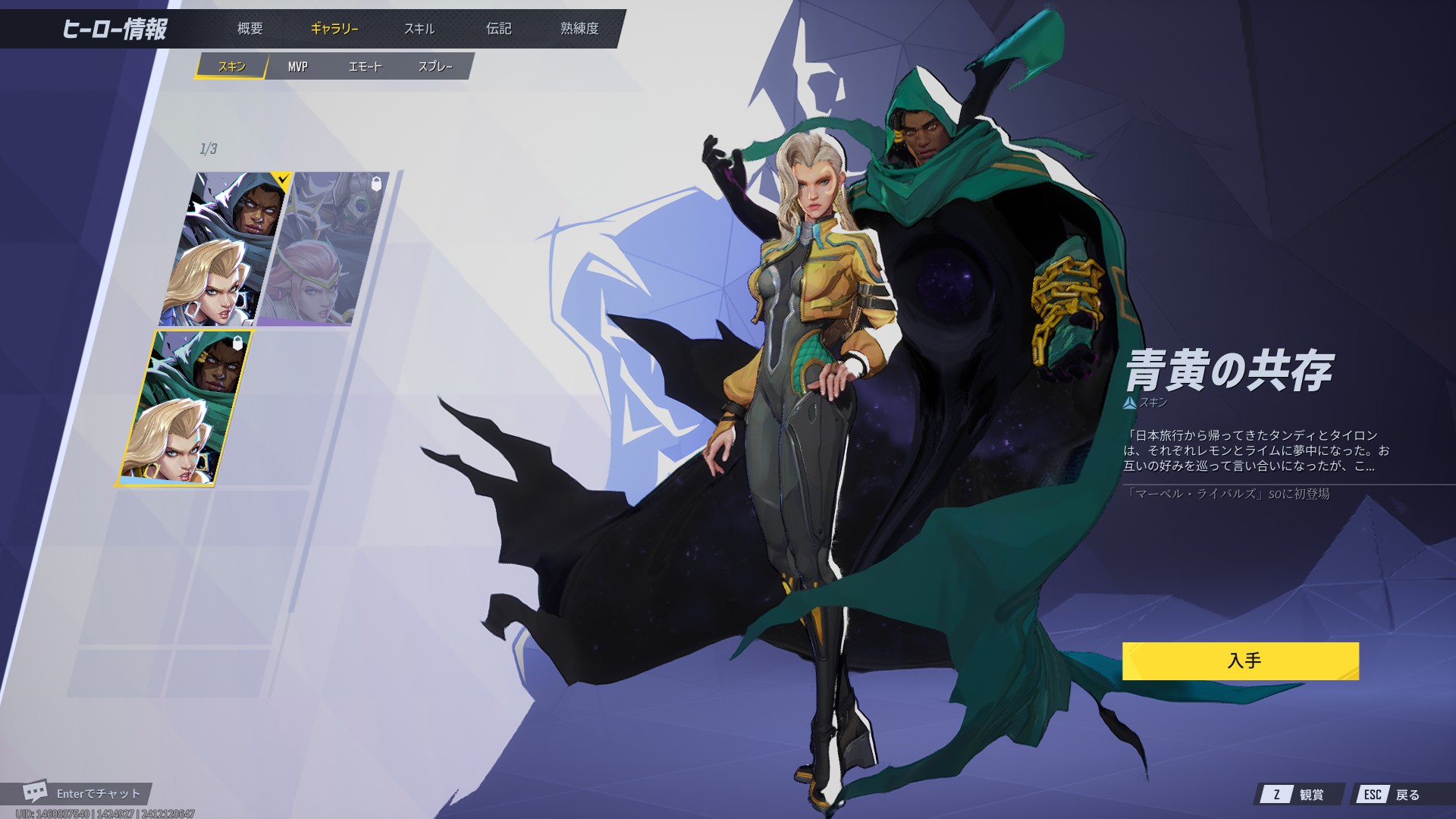This screenshot has height=819, width=1456.
Task: Select the equipped default skin thumbnail
Action: [224, 249]
